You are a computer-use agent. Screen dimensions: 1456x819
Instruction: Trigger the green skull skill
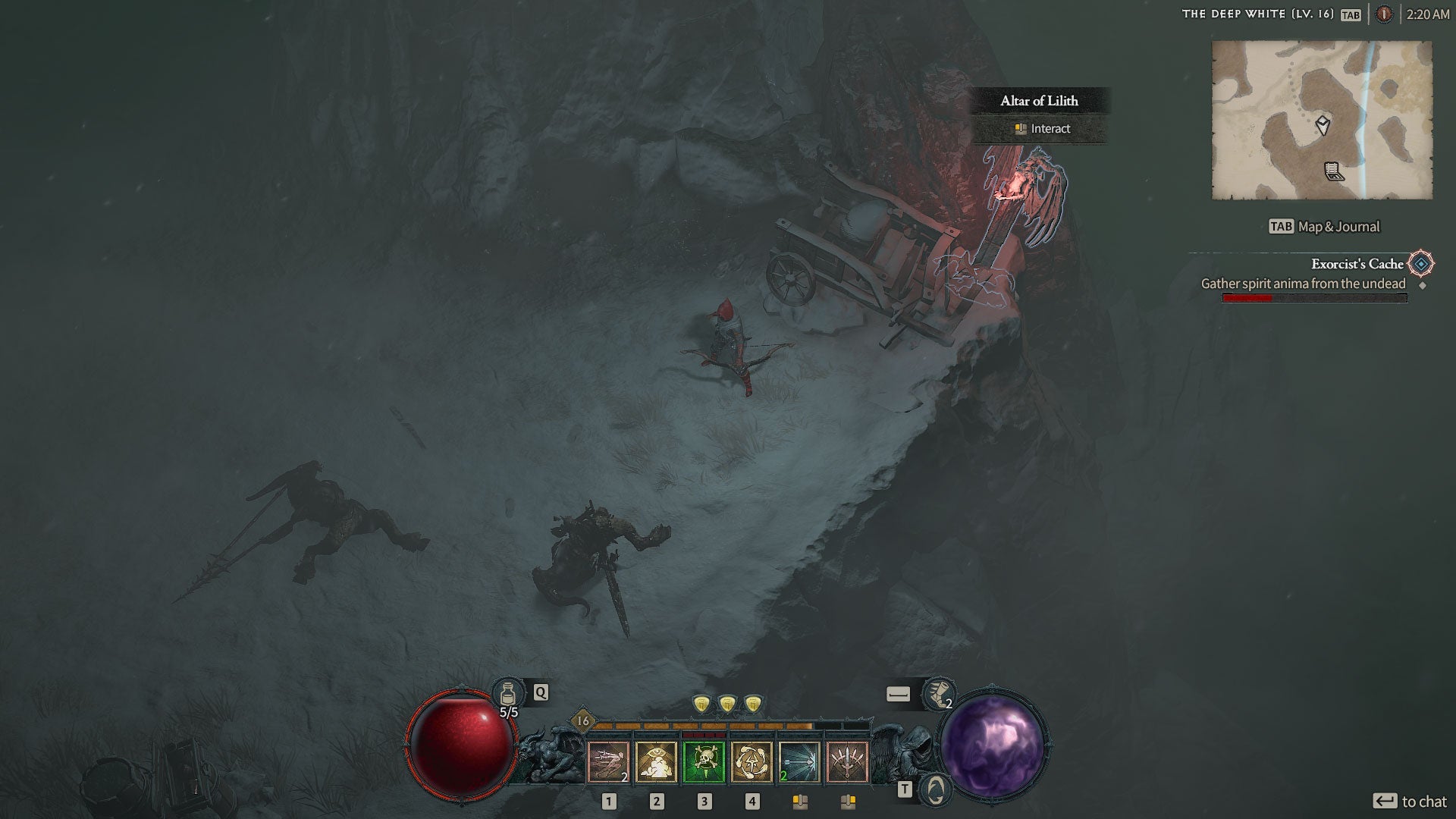click(704, 761)
